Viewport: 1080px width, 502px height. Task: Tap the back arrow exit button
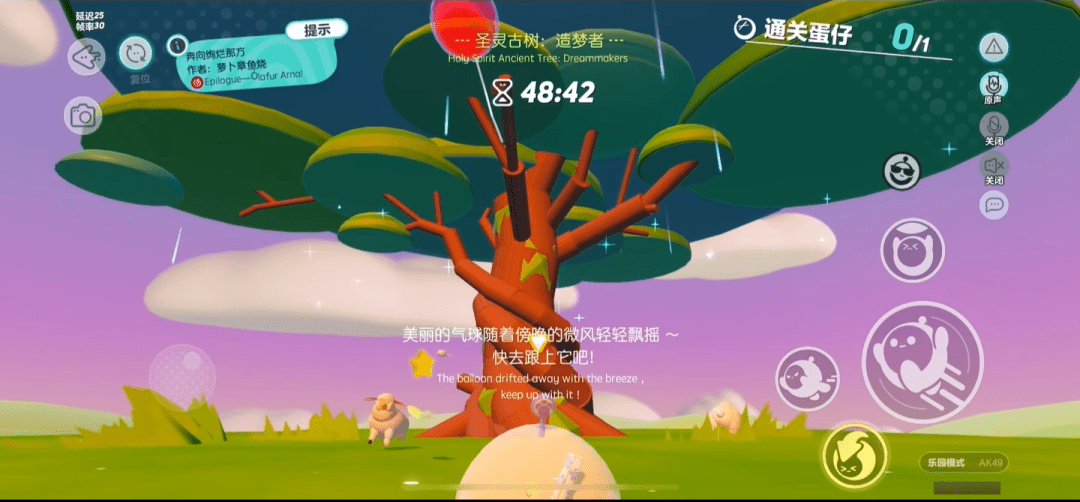(86, 56)
